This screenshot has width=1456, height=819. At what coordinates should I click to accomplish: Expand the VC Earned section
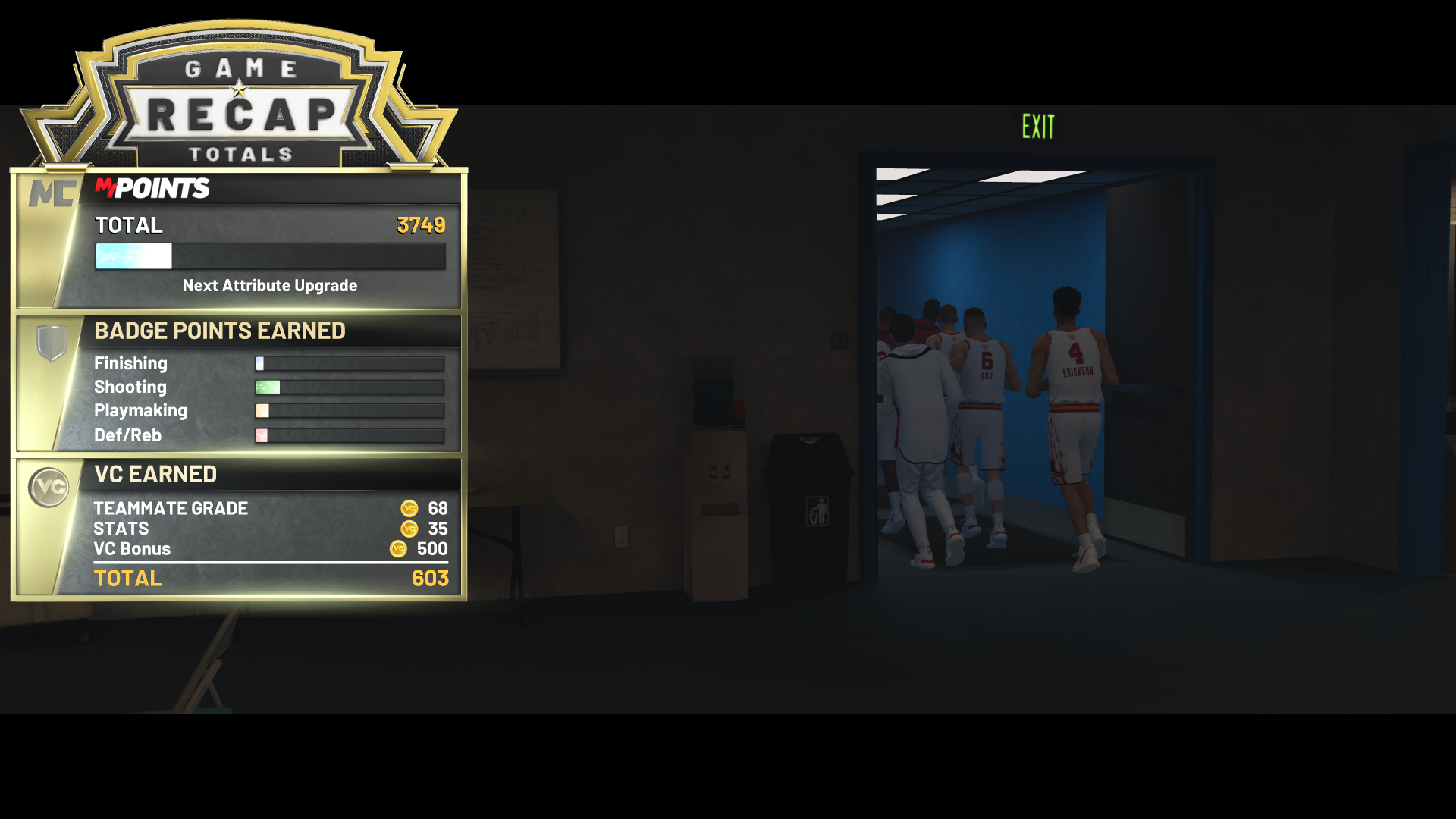[x=155, y=473]
